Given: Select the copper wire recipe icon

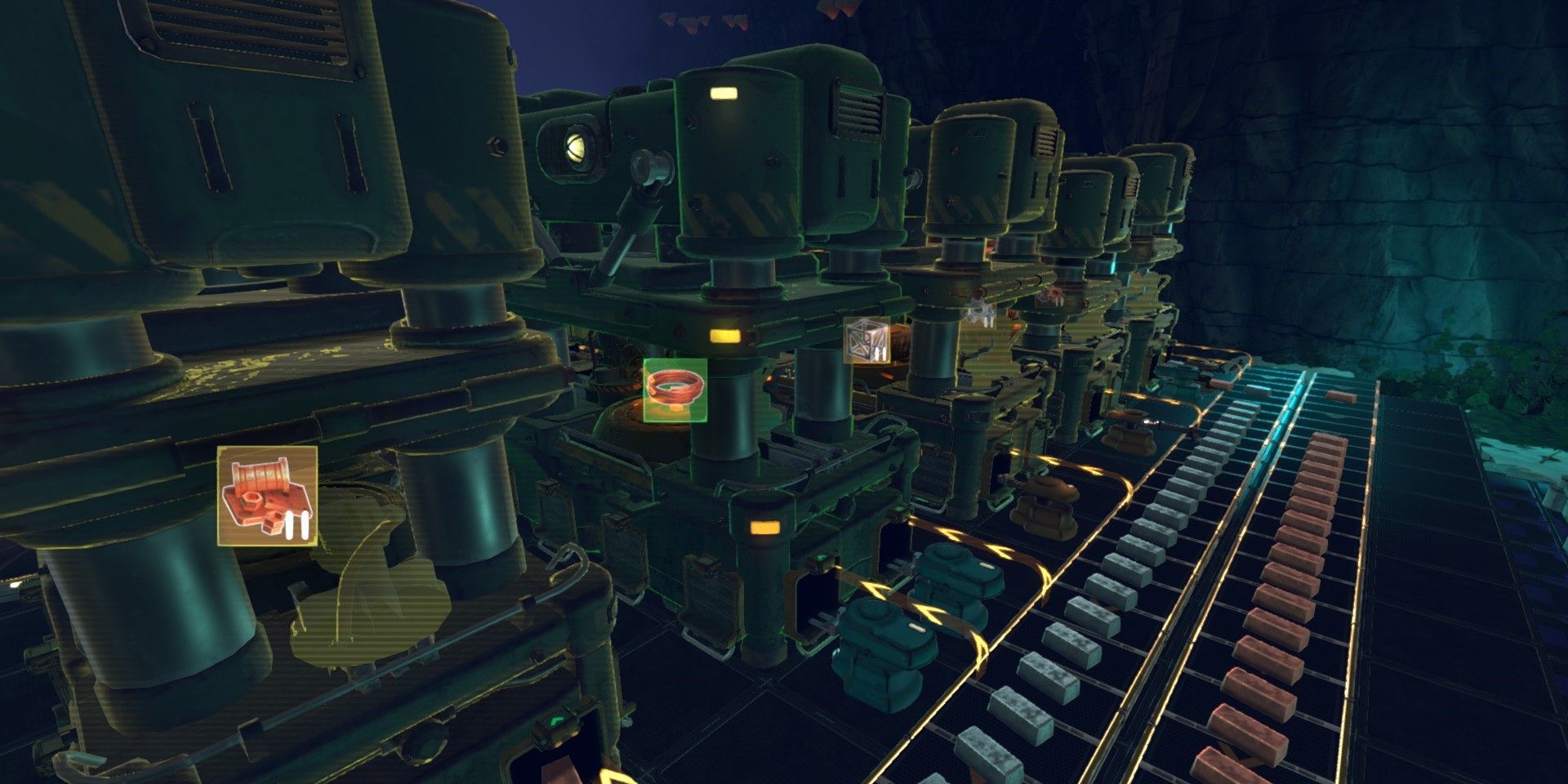Looking at the screenshot, I should [x=675, y=390].
